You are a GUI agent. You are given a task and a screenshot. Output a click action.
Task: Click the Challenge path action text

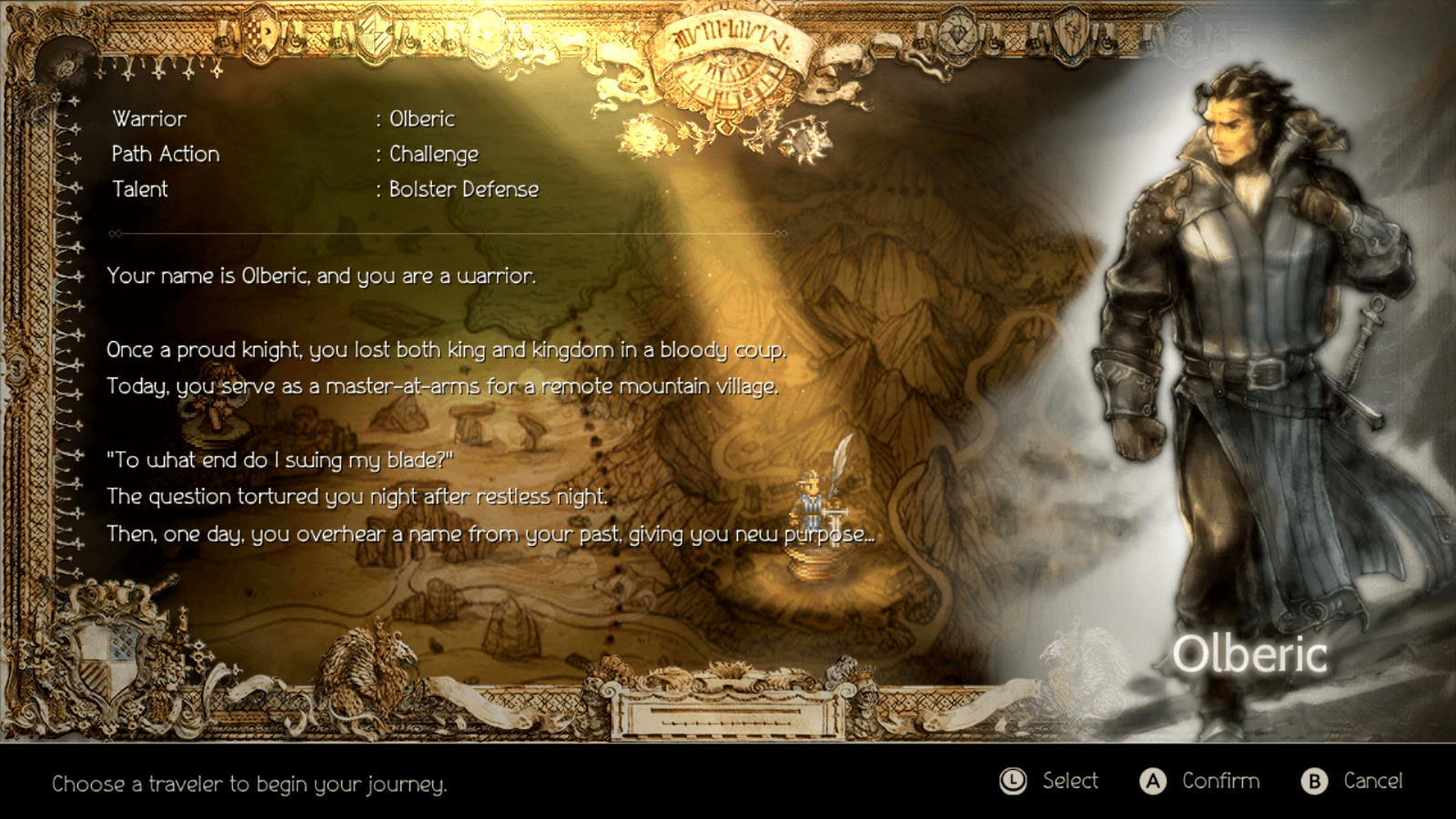point(434,154)
